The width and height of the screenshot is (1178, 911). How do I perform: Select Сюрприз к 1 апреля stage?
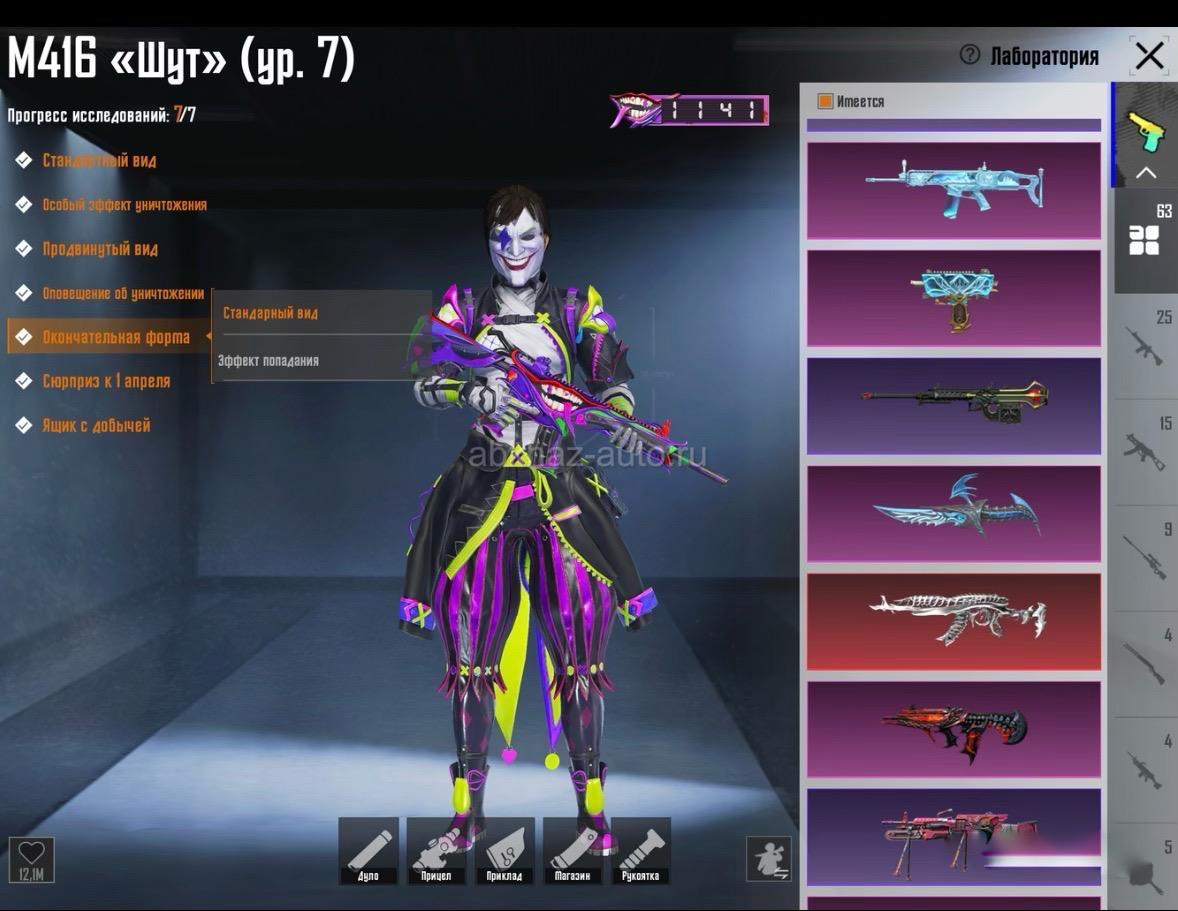tap(105, 381)
